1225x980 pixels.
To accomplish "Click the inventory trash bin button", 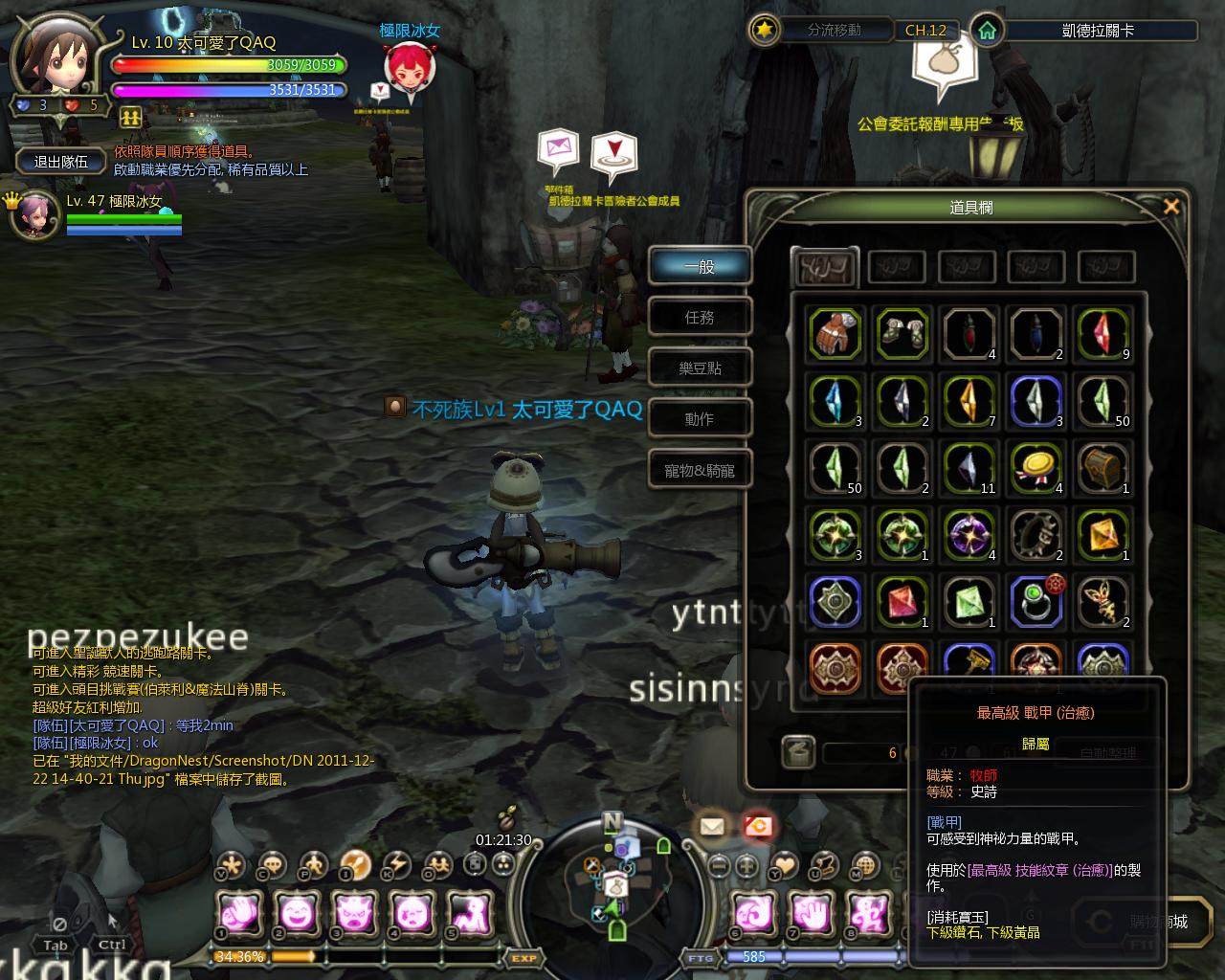I will click(797, 752).
